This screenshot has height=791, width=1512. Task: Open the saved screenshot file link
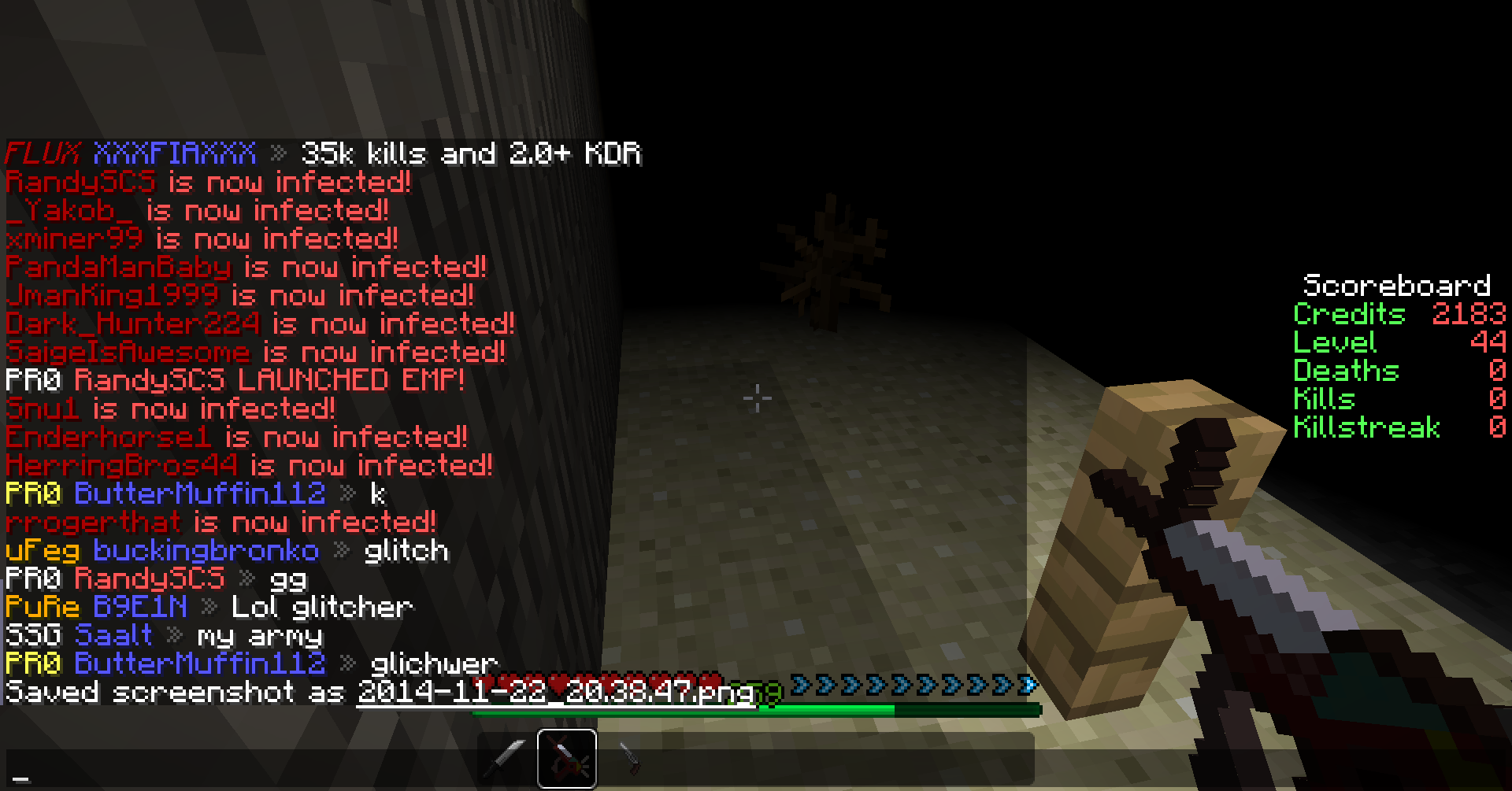[x=555, y=693]
